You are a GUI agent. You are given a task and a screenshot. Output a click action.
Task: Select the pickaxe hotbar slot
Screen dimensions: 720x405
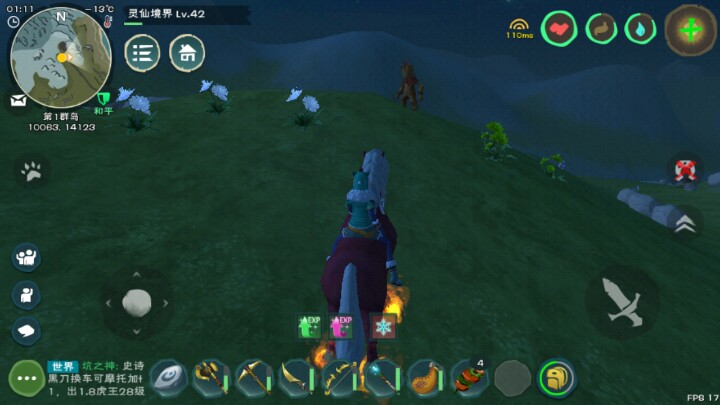pos(254,378)
